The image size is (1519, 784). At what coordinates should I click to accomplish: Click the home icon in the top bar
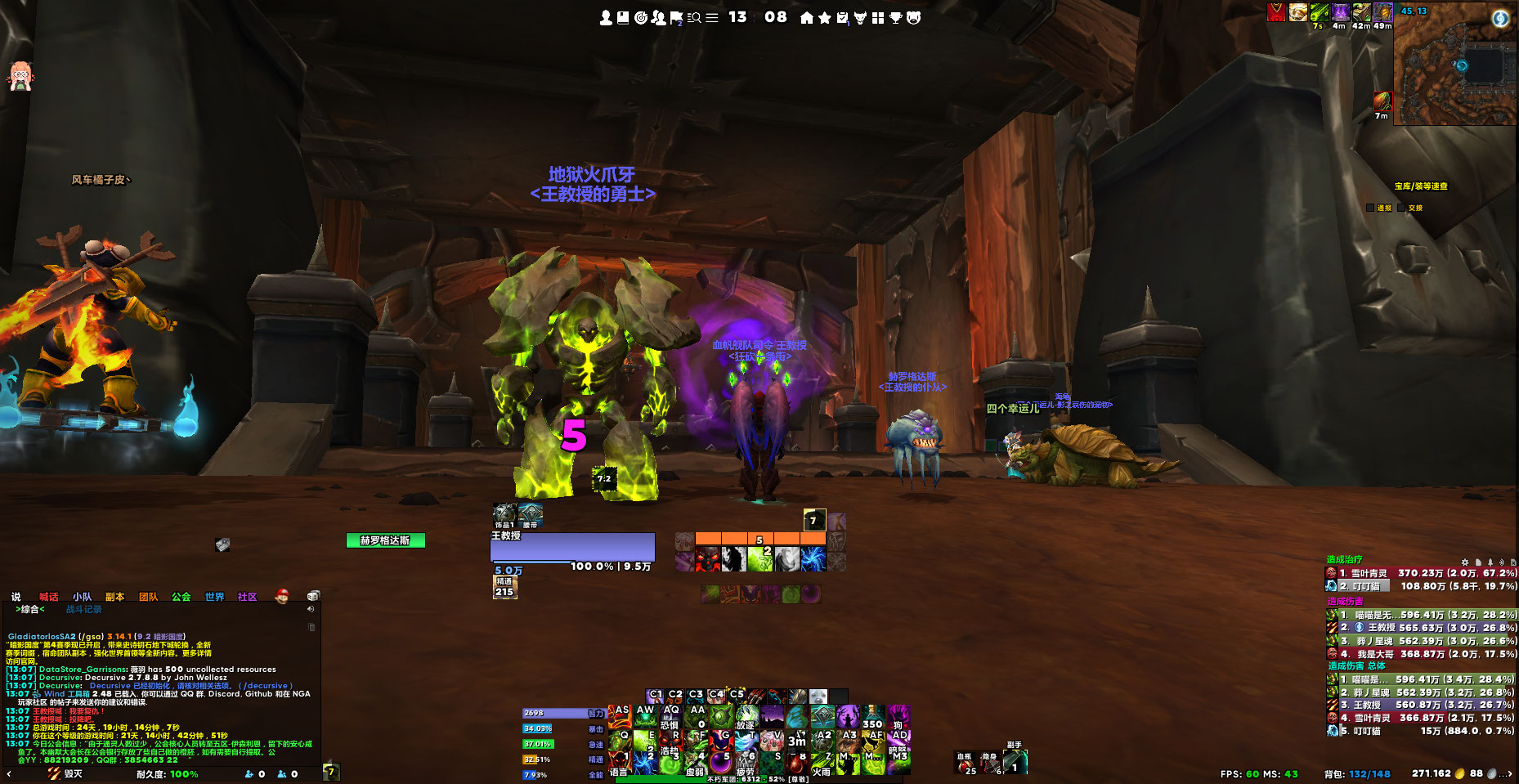click(x=806, y=17)
